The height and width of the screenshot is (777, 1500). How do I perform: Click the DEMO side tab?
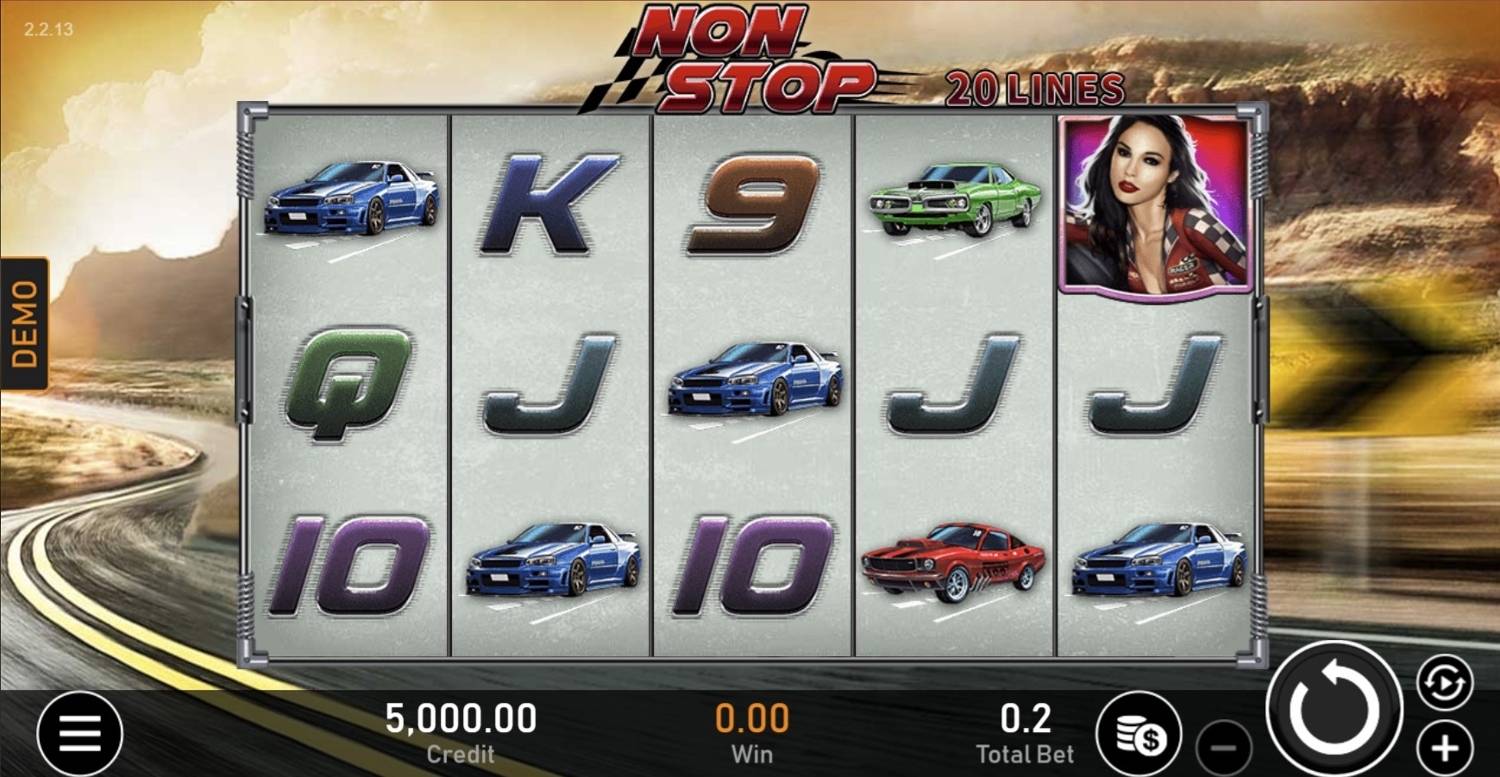pyautogui.click(x=24, y=323)
